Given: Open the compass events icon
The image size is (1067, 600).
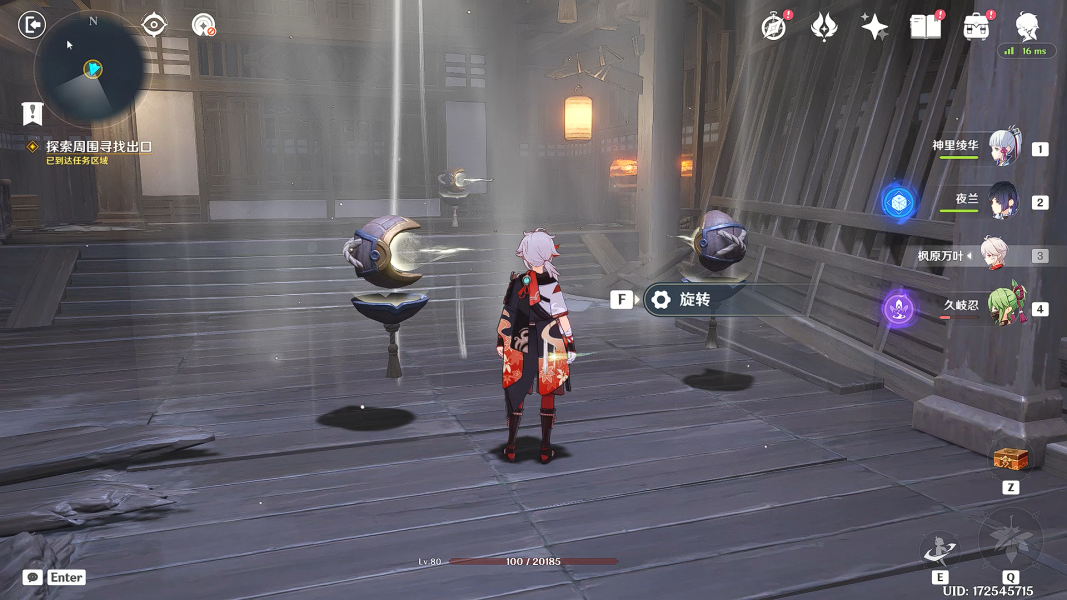Looking at the screenshot, I should [774, 27].
